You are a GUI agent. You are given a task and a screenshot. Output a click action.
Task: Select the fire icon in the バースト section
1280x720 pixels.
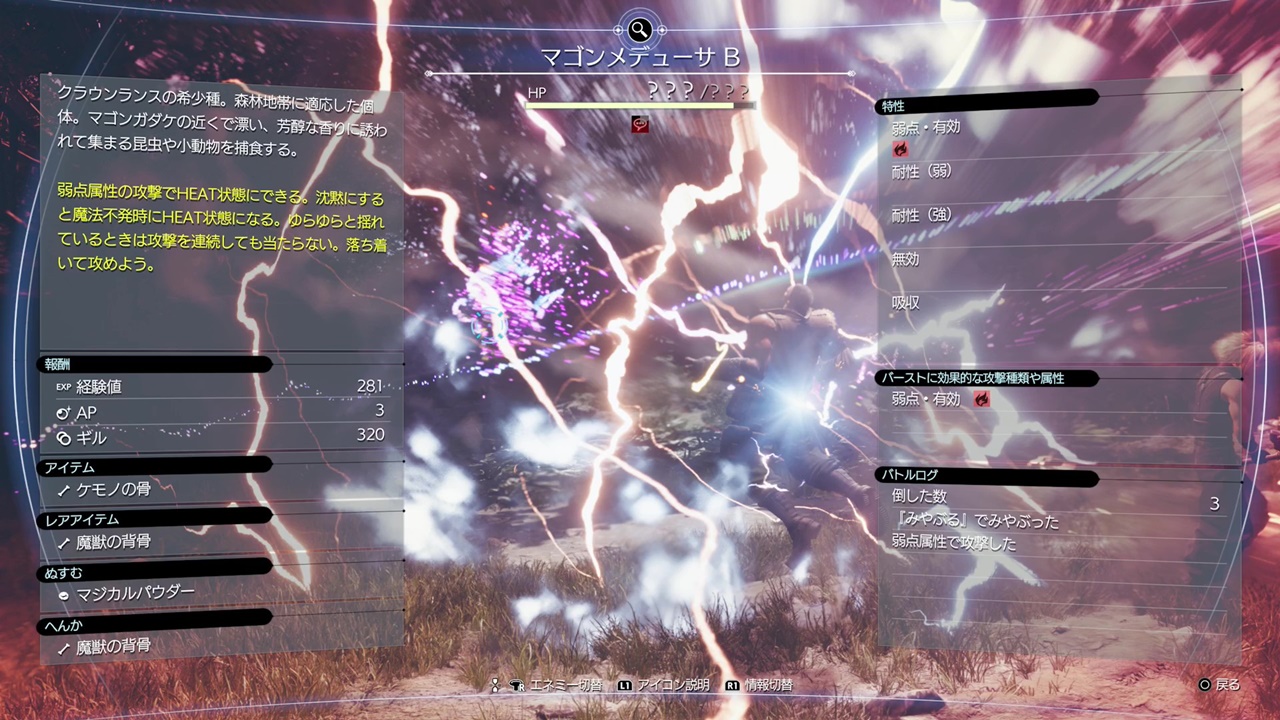[x=983, y=399]
